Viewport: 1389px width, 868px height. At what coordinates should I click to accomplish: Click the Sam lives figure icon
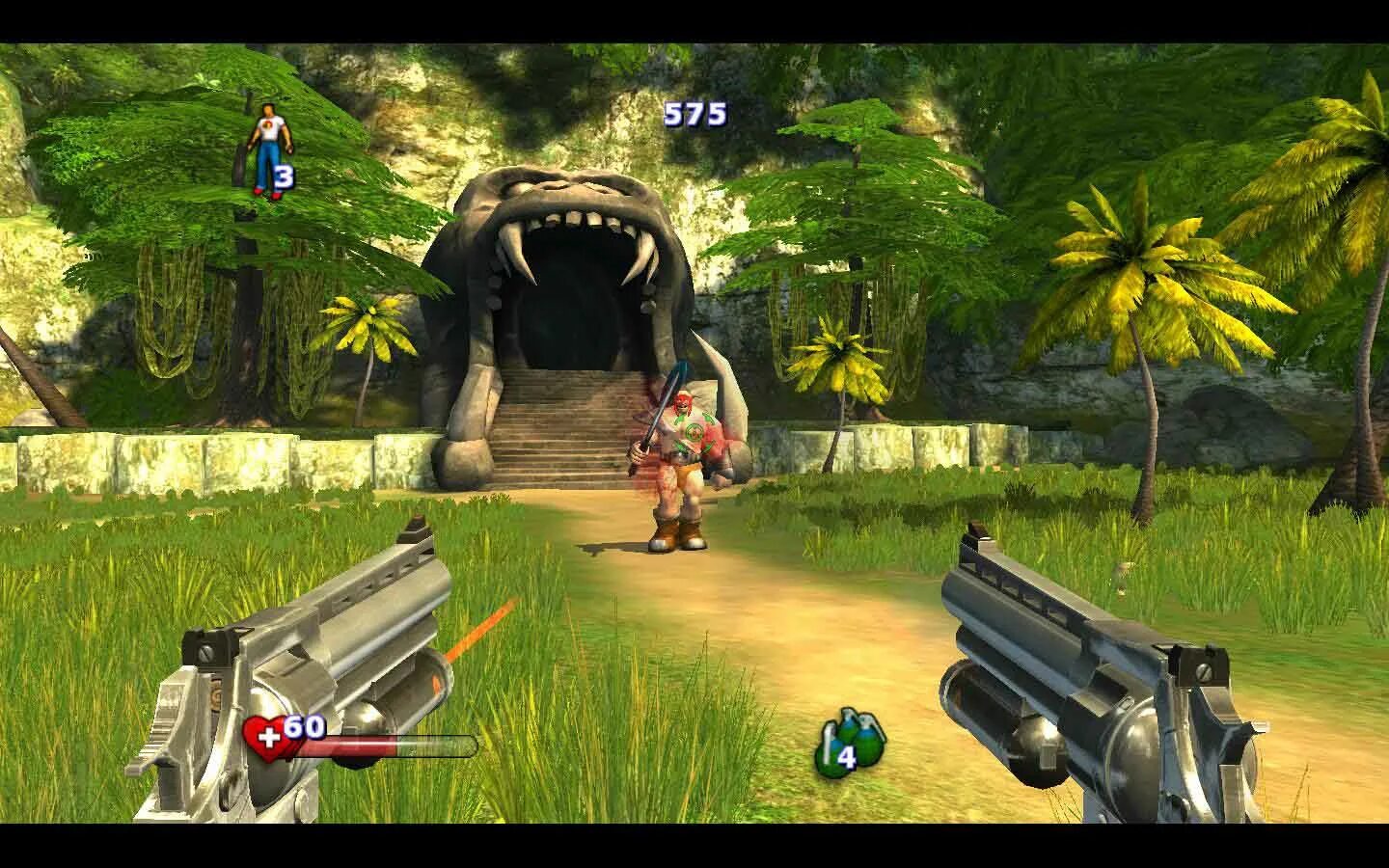click(x=263, y=149)
